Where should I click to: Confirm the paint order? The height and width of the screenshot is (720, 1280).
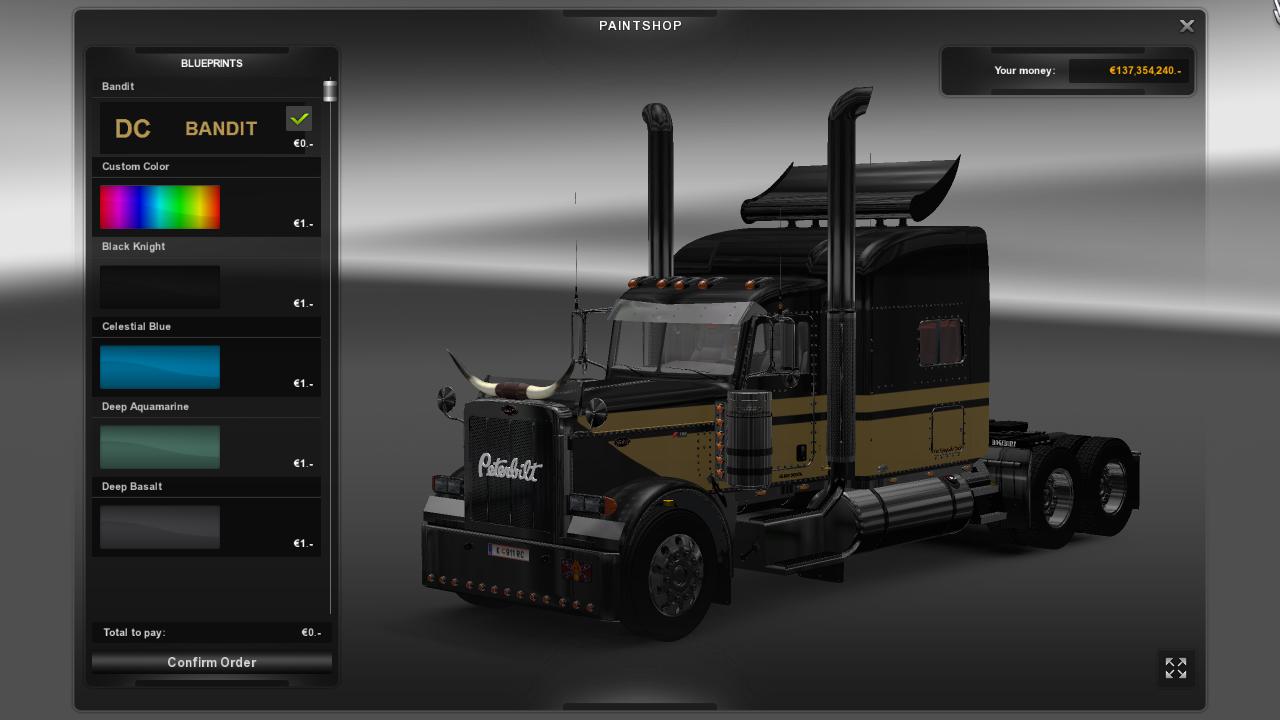click(x=211, y=662)
